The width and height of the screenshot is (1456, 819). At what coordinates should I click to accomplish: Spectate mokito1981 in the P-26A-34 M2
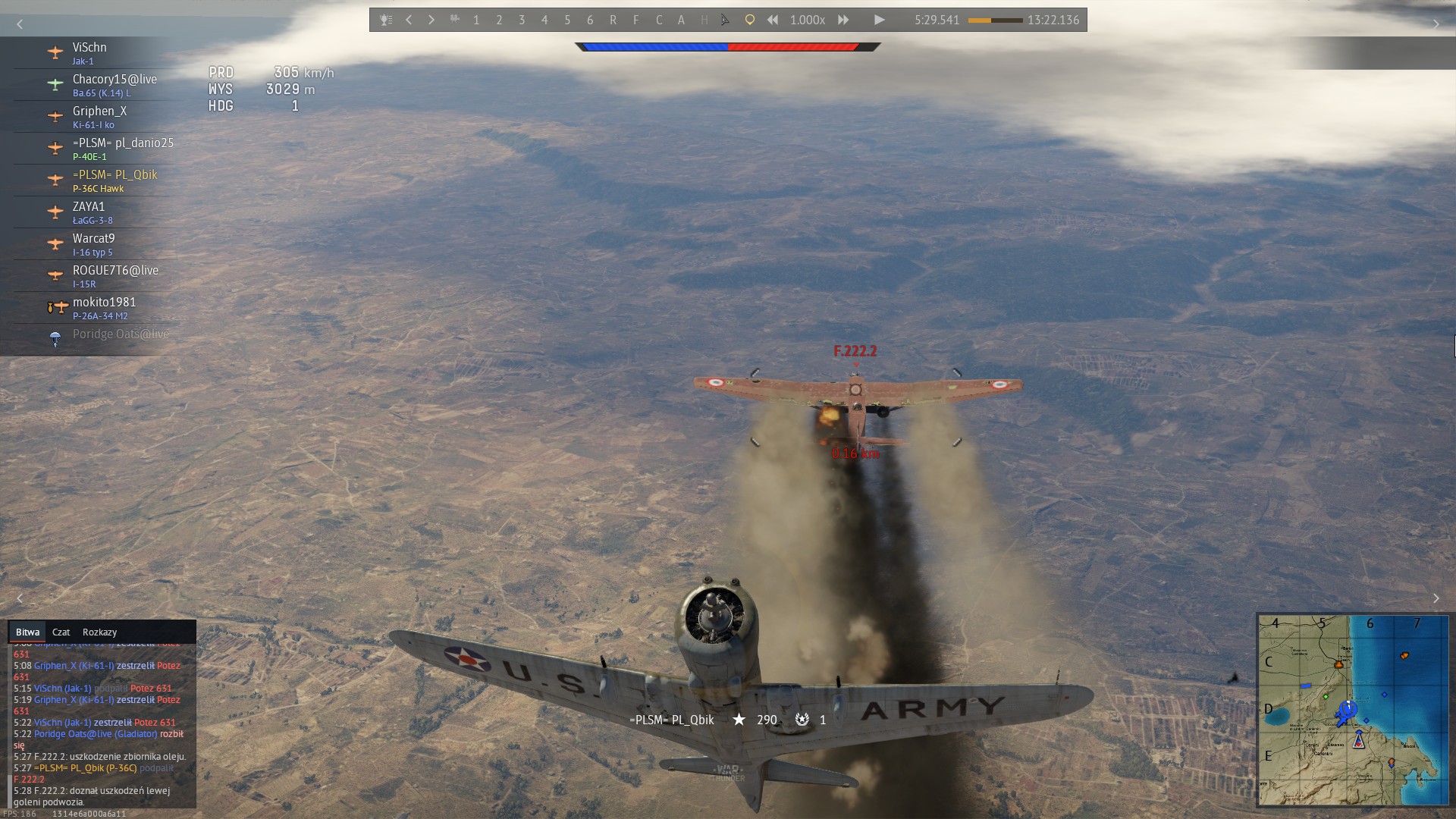[x=104, y=308]
